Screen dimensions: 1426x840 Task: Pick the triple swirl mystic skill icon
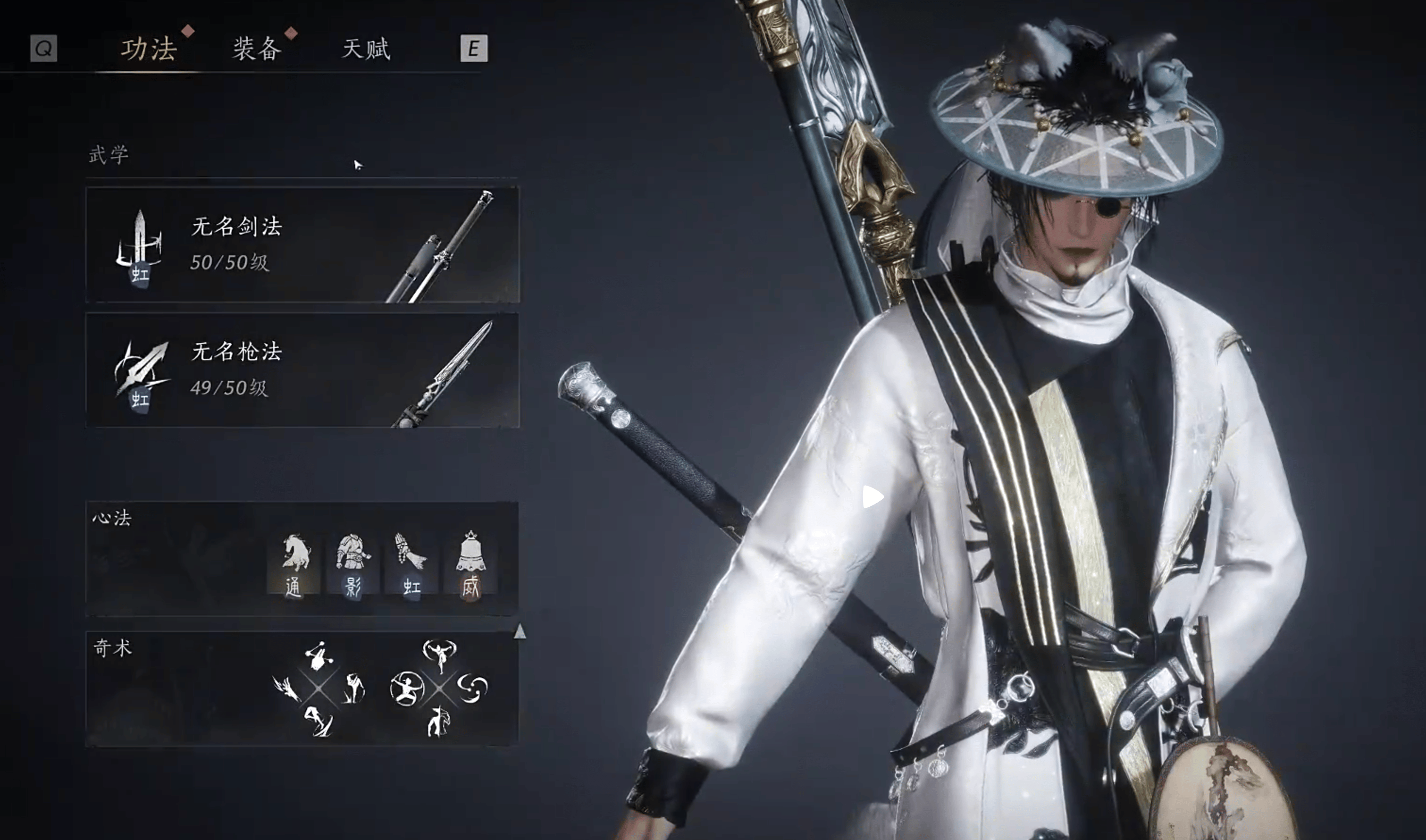point(472,688)
